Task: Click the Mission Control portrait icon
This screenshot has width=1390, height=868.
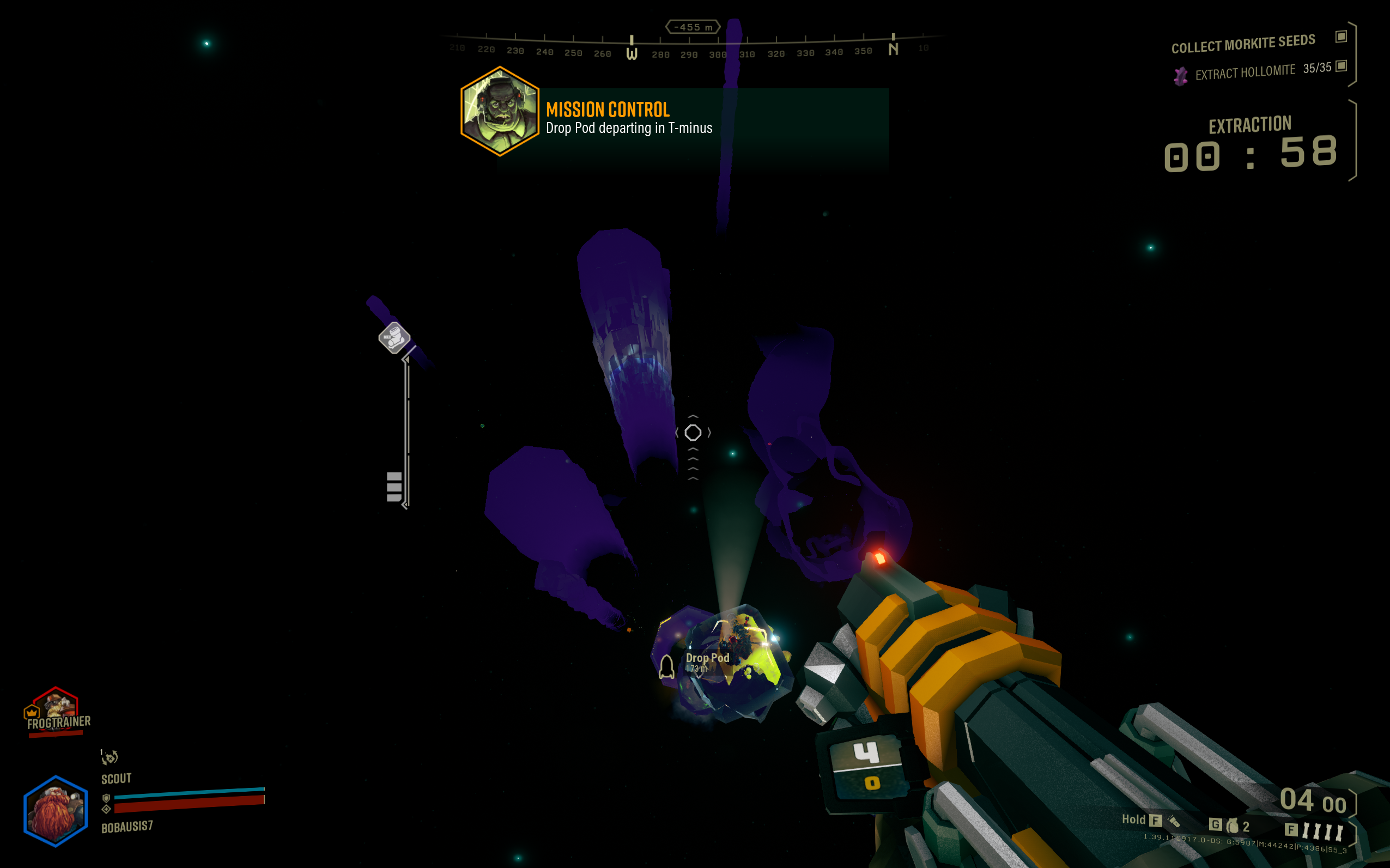Action: click(x=499, y=111)
